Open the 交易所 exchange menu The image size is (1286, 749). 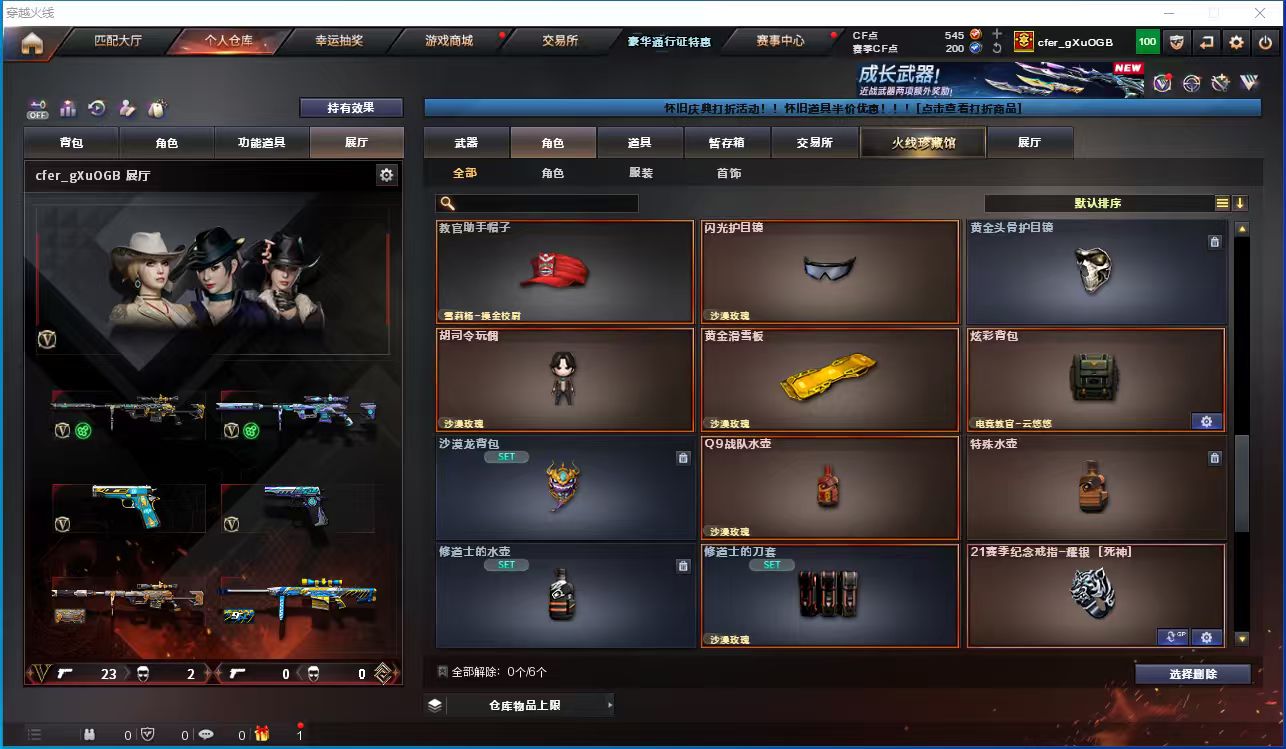[x=560, y=41]
